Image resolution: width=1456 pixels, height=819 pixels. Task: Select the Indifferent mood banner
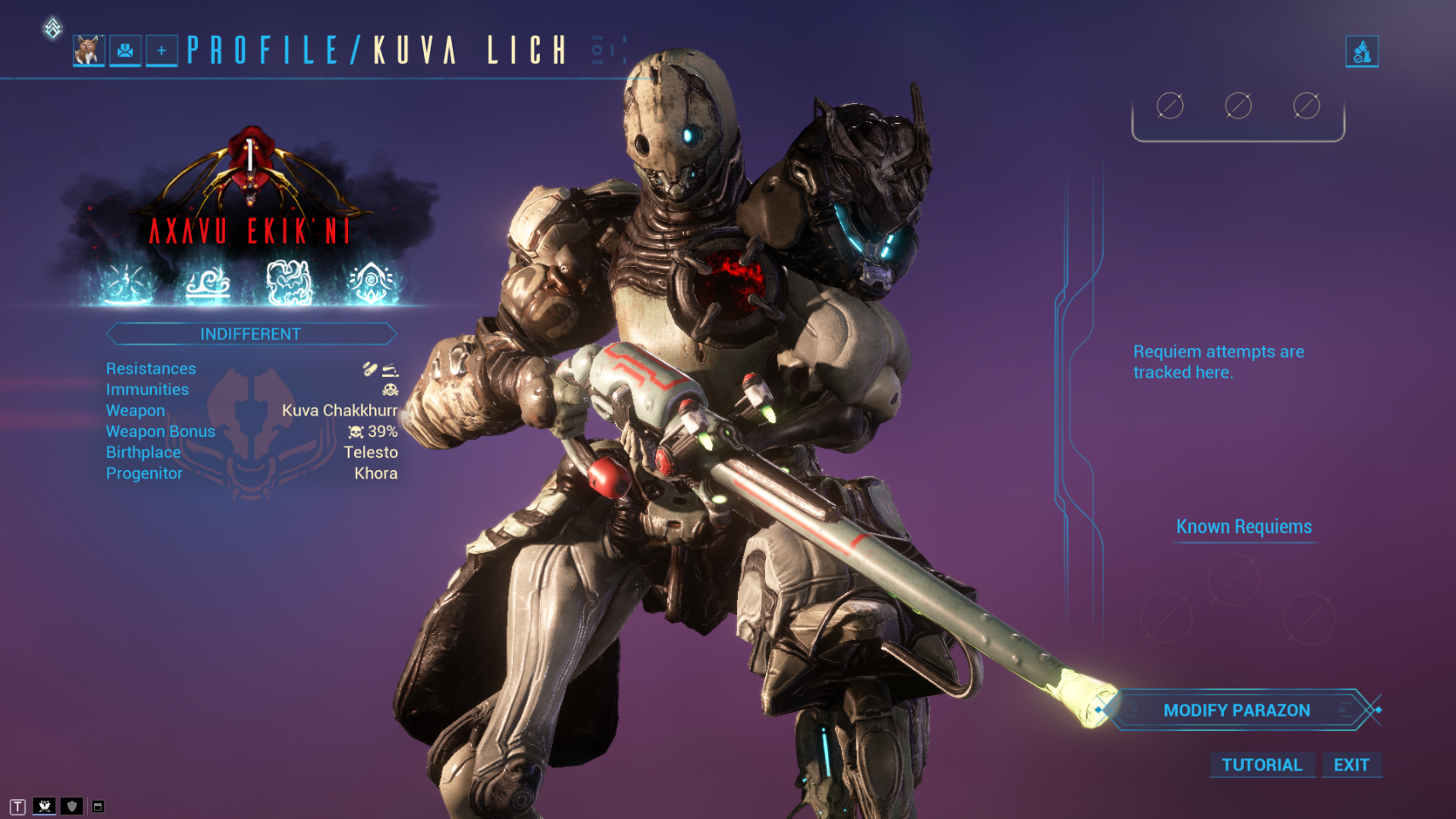tap(251, 334)
